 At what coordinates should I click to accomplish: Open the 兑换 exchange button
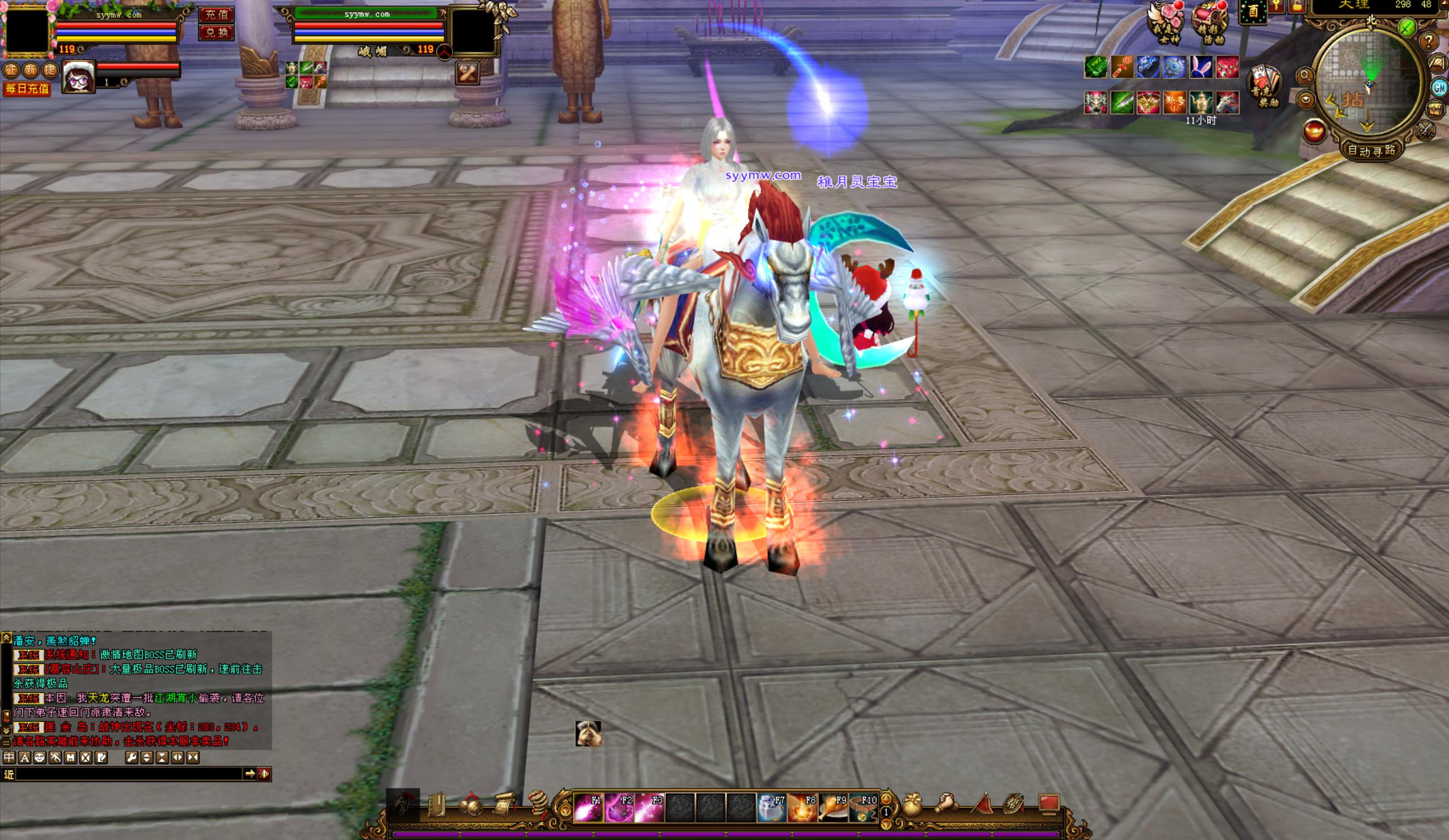(x=216, y=32)
